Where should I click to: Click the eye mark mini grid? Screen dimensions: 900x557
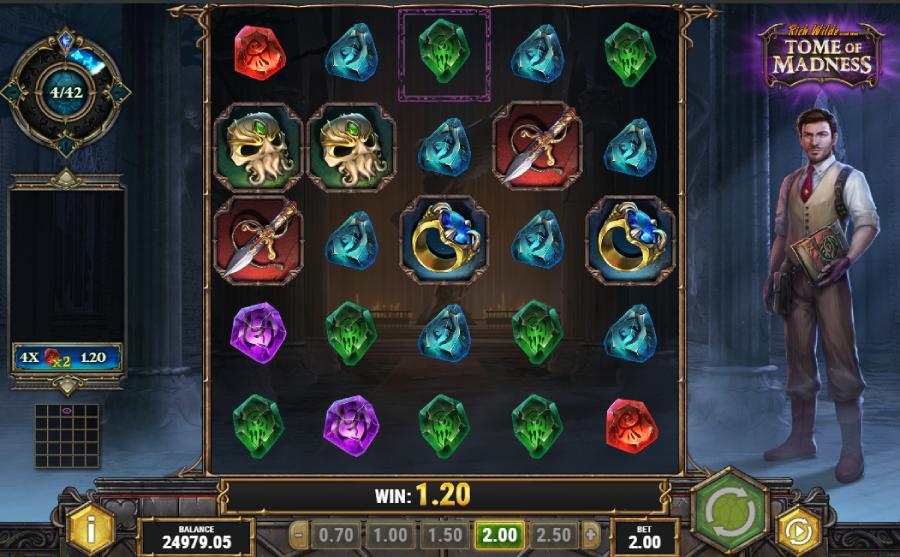[67, 435]
